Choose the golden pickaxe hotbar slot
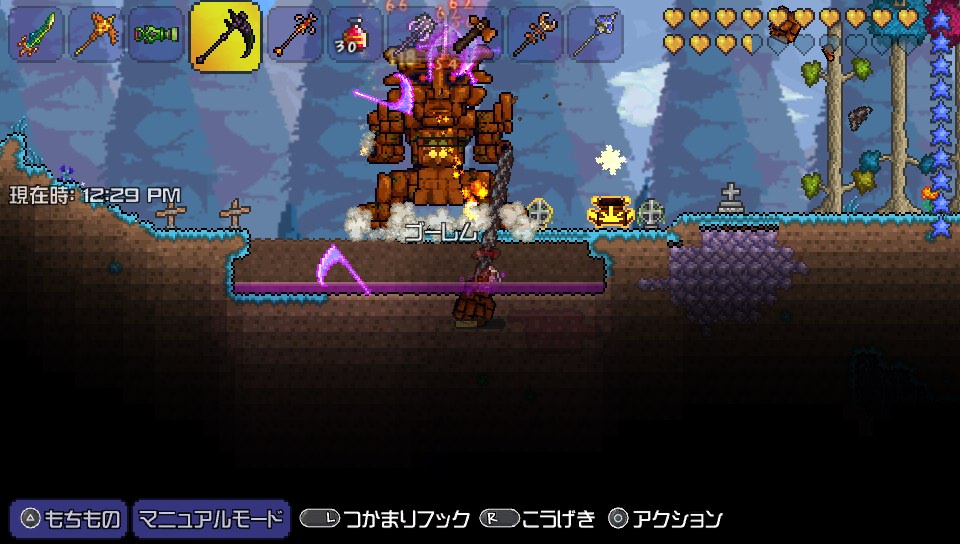The image size is (960, 544). 96,36
